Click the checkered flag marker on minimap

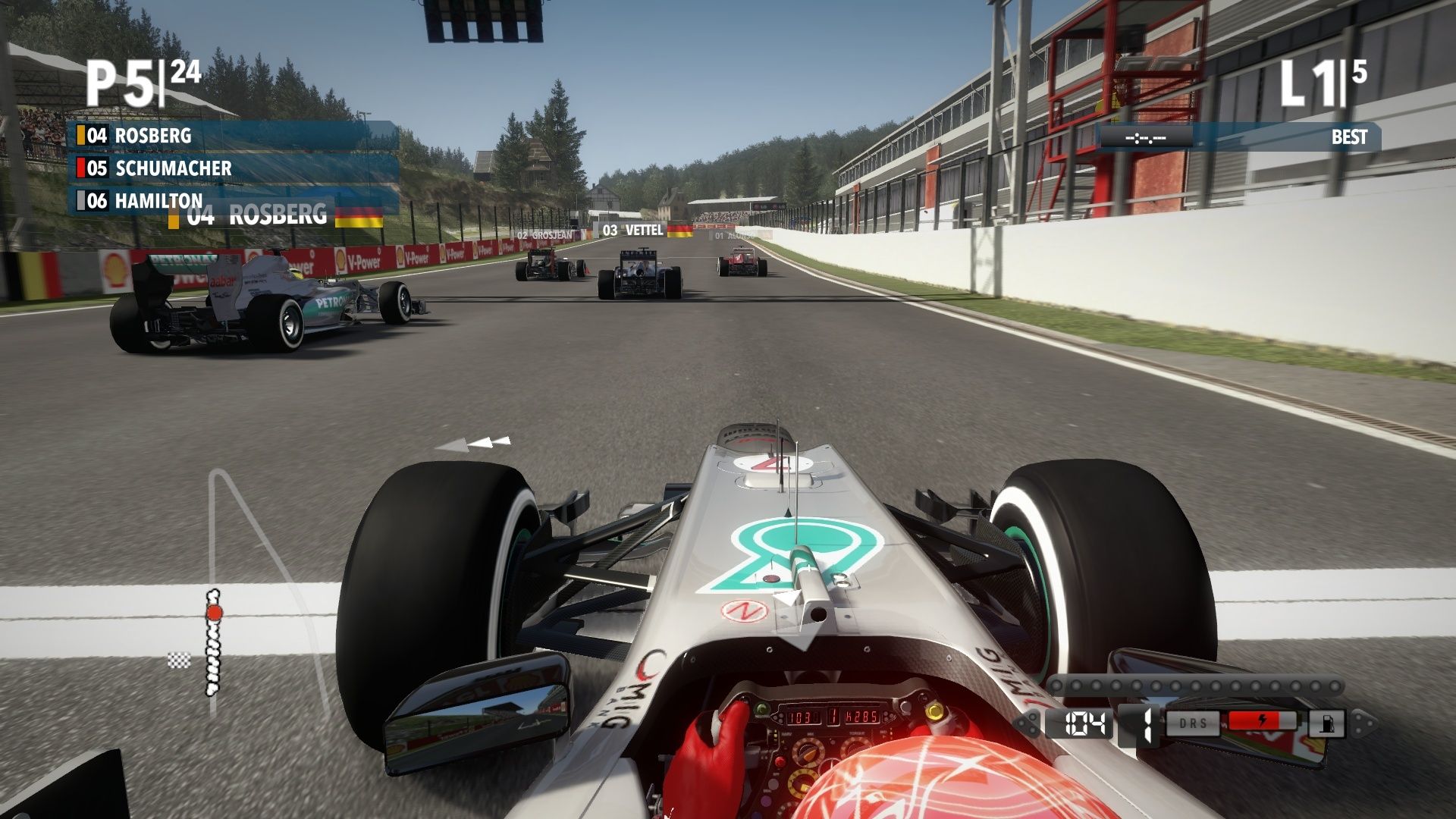point(179,661)
